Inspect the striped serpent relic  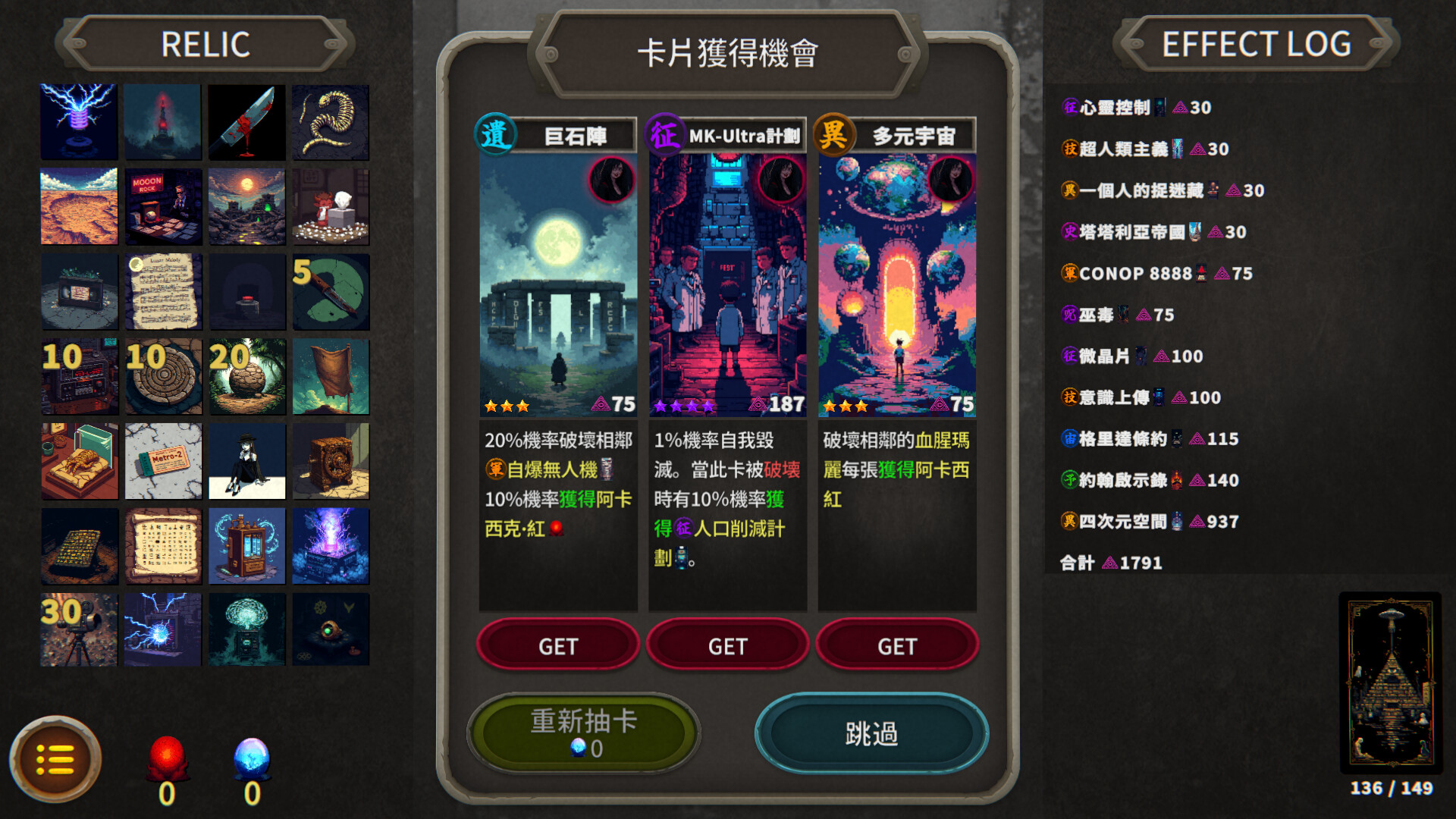point(331,122)
